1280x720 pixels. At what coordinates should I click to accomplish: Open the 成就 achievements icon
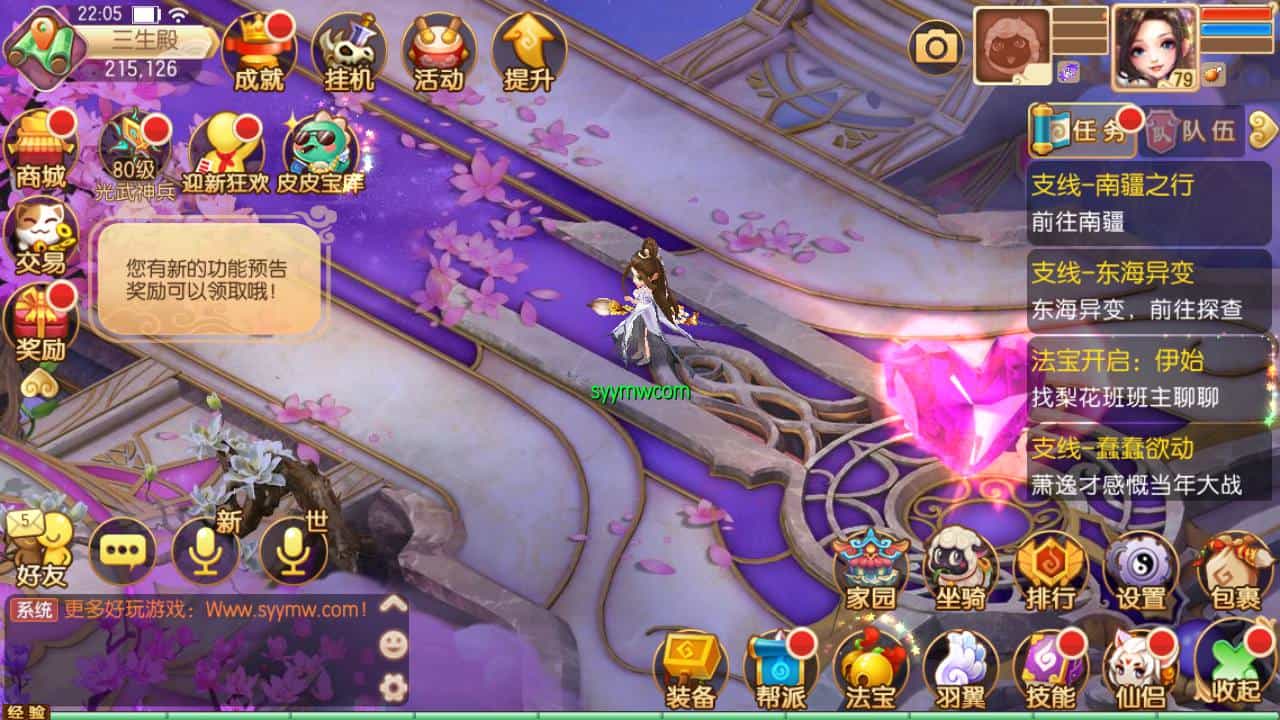pyautogui.click(x=258, y=52)
